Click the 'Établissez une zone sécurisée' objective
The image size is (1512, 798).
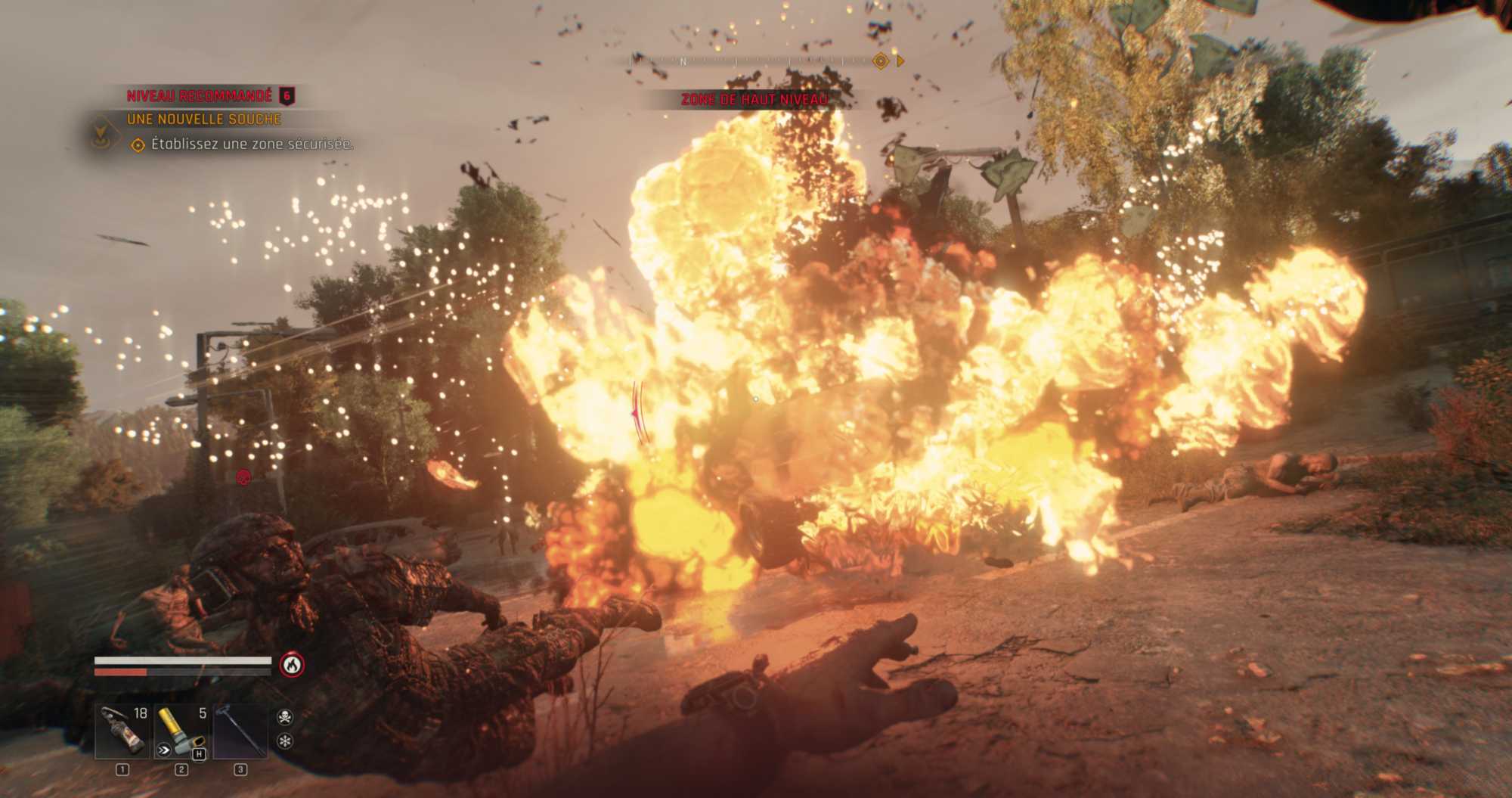click(252, 144)
